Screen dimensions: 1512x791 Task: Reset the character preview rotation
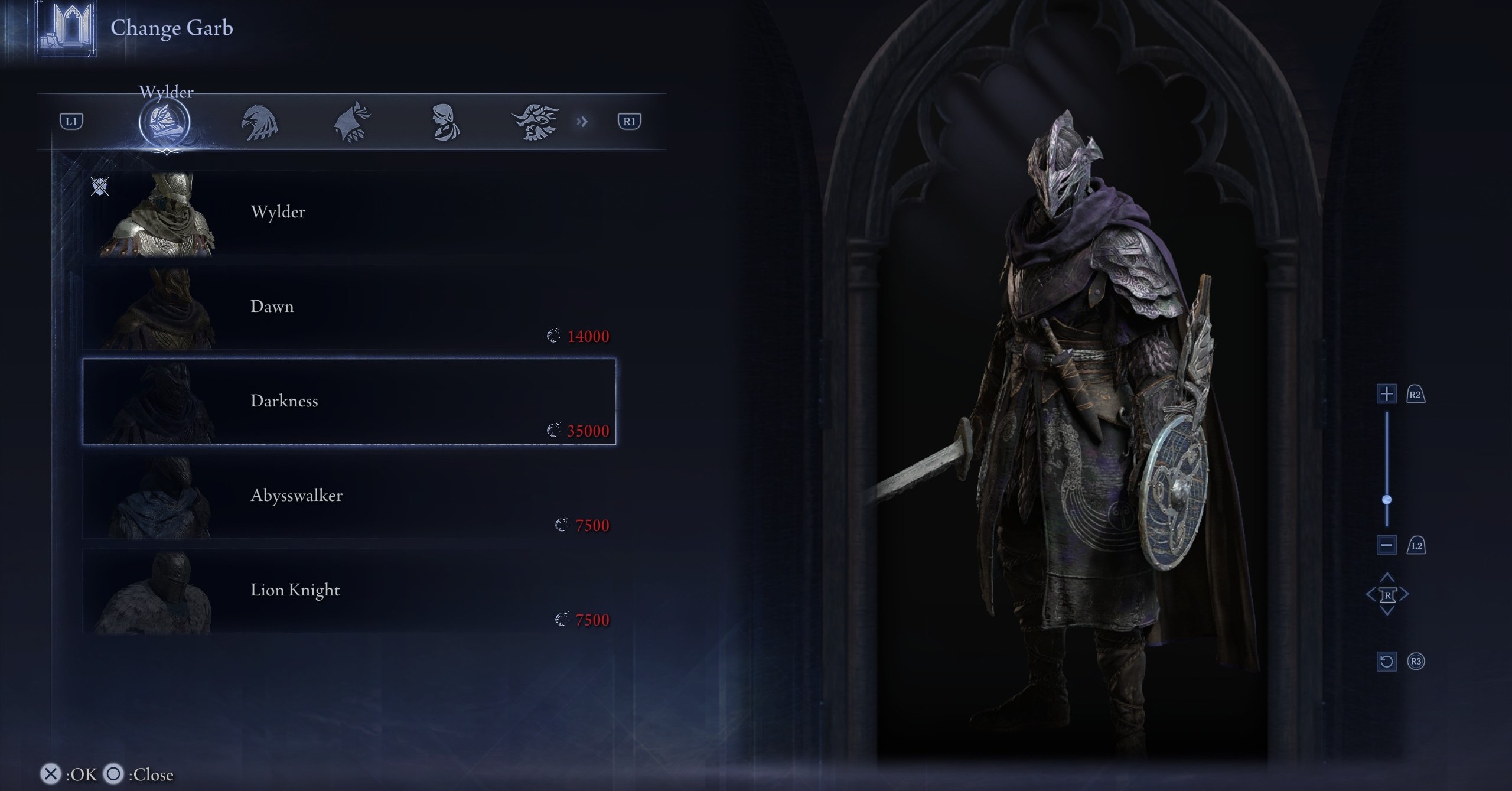tap(1386, 661)
